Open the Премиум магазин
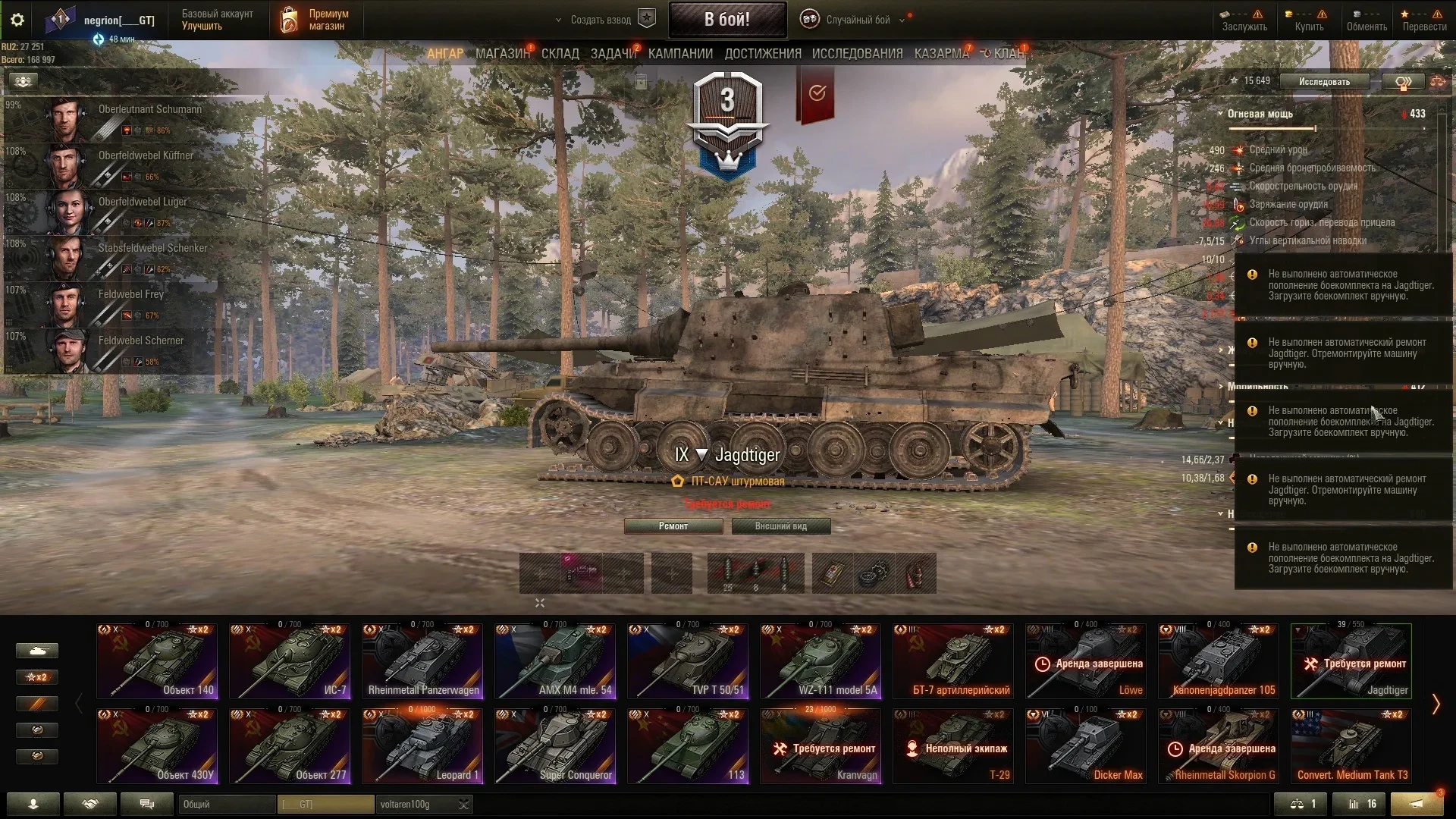 [317, 20]
